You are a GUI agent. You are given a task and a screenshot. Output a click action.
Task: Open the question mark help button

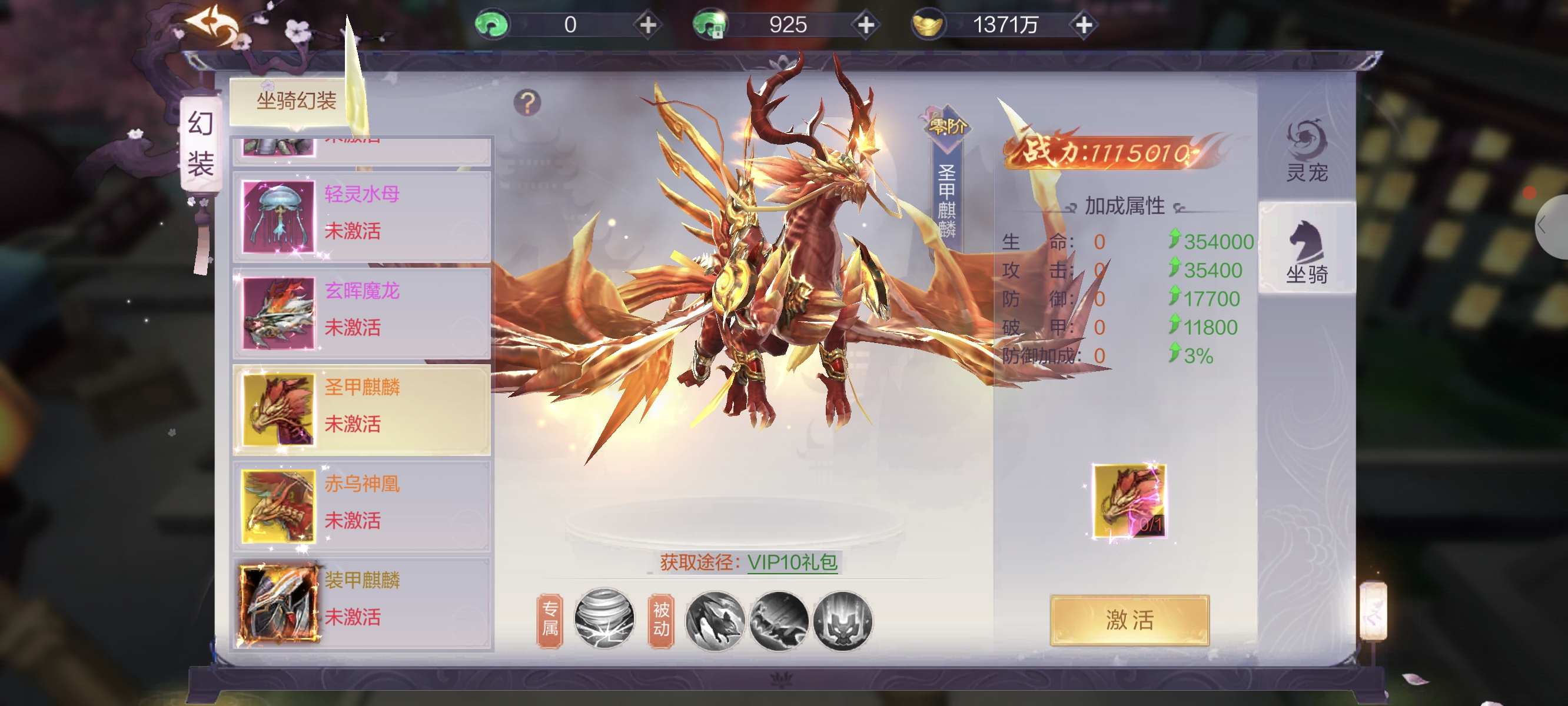527,103
